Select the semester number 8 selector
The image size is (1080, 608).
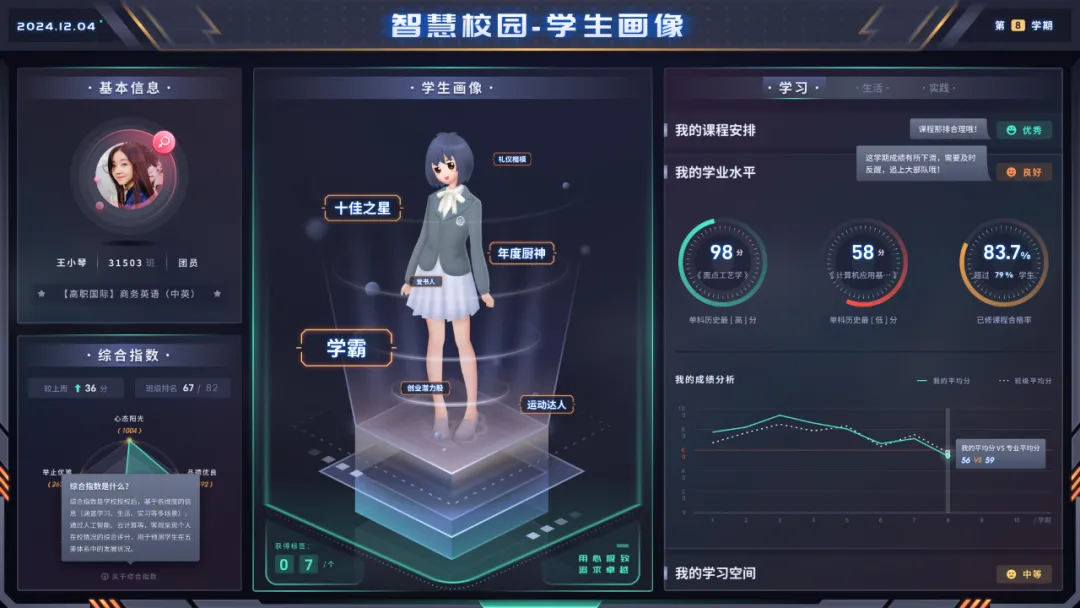click(x=1018, y=25)
